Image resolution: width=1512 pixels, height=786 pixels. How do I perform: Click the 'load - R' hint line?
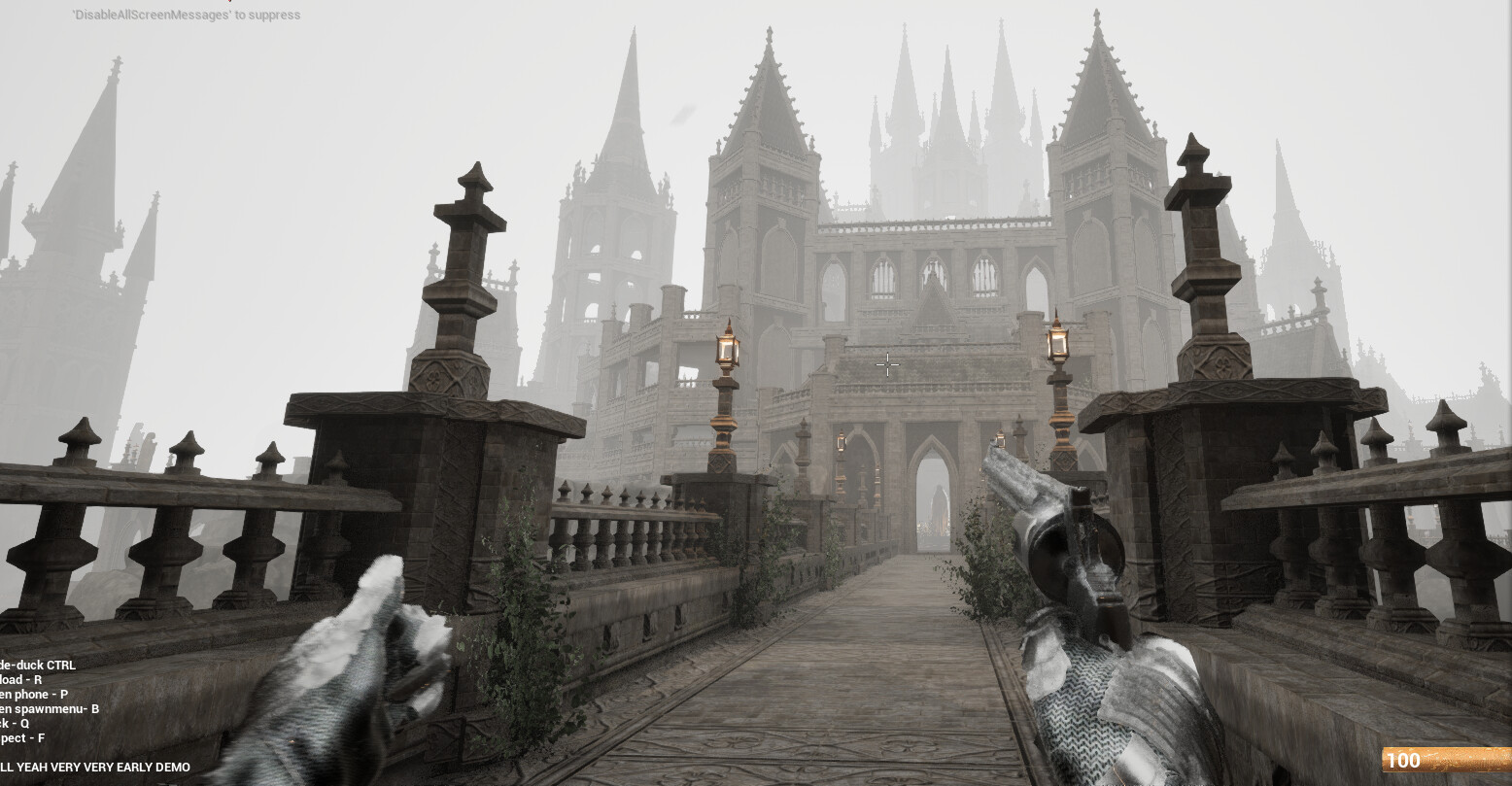click(21, 680)
